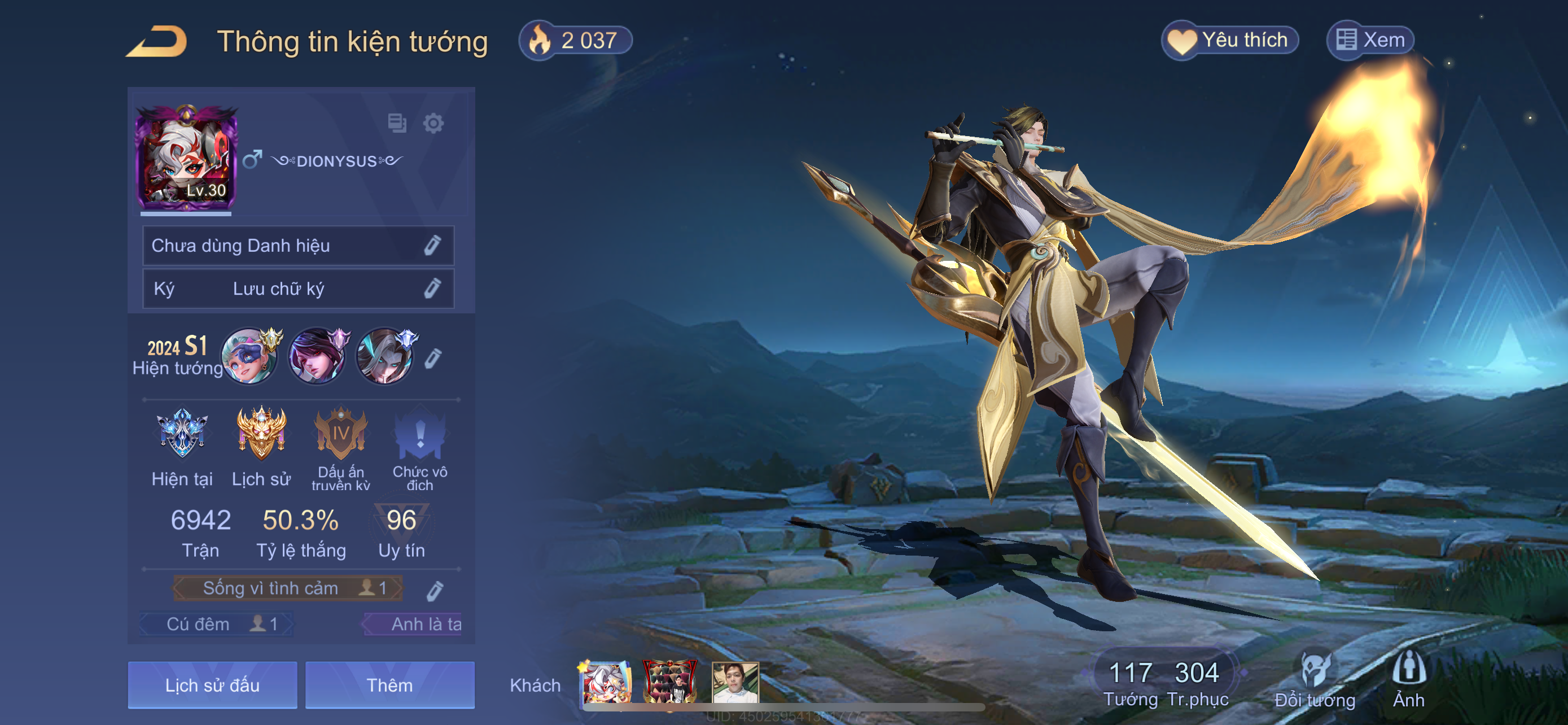1568x725 pixels.
Task: Edit the Chưa dùng Danh hiệu title
Action: coord(432,245)
